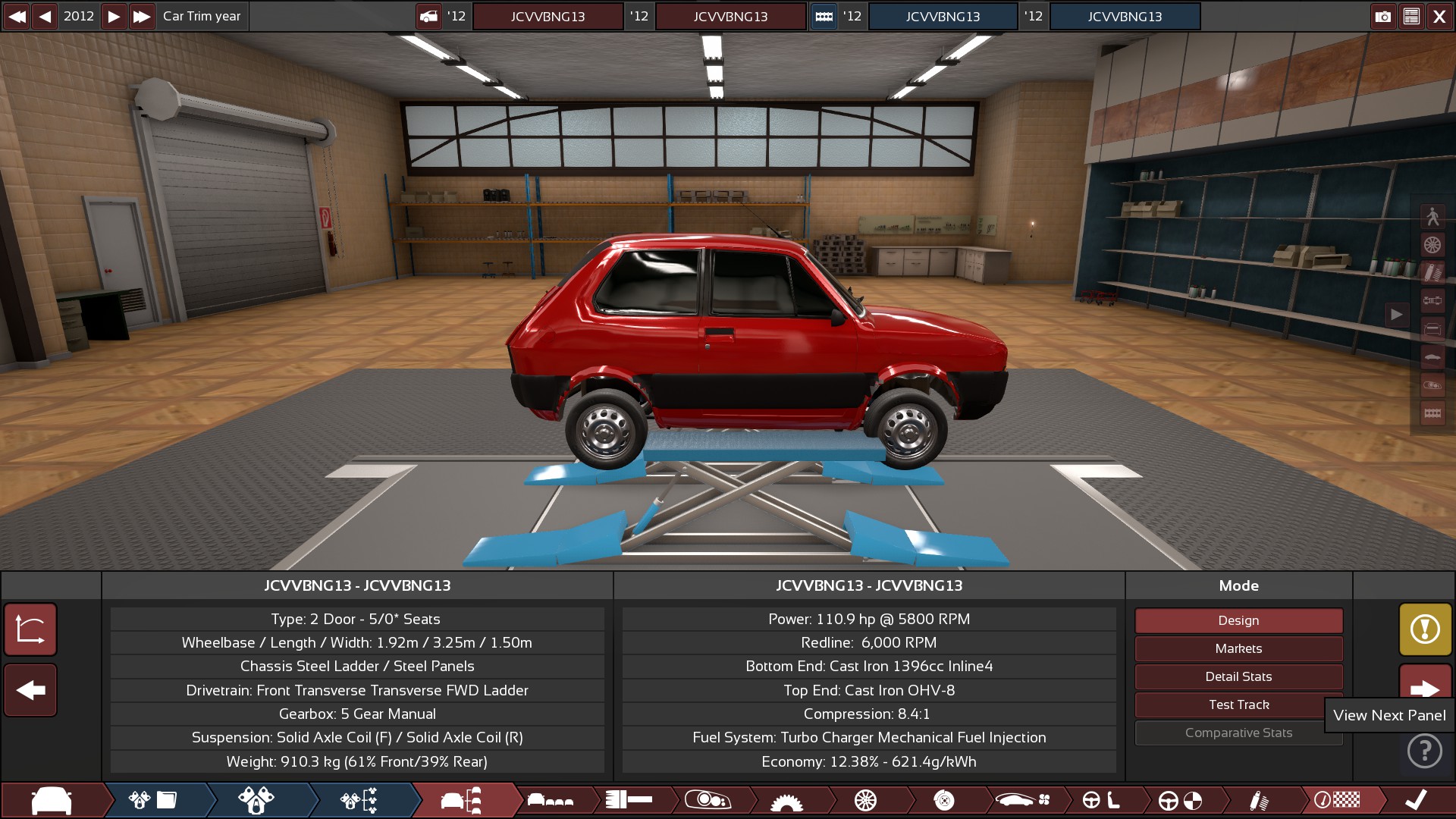Open the wheels tab in bottom bar
1456x819 pixels.
tap(865, 800)
